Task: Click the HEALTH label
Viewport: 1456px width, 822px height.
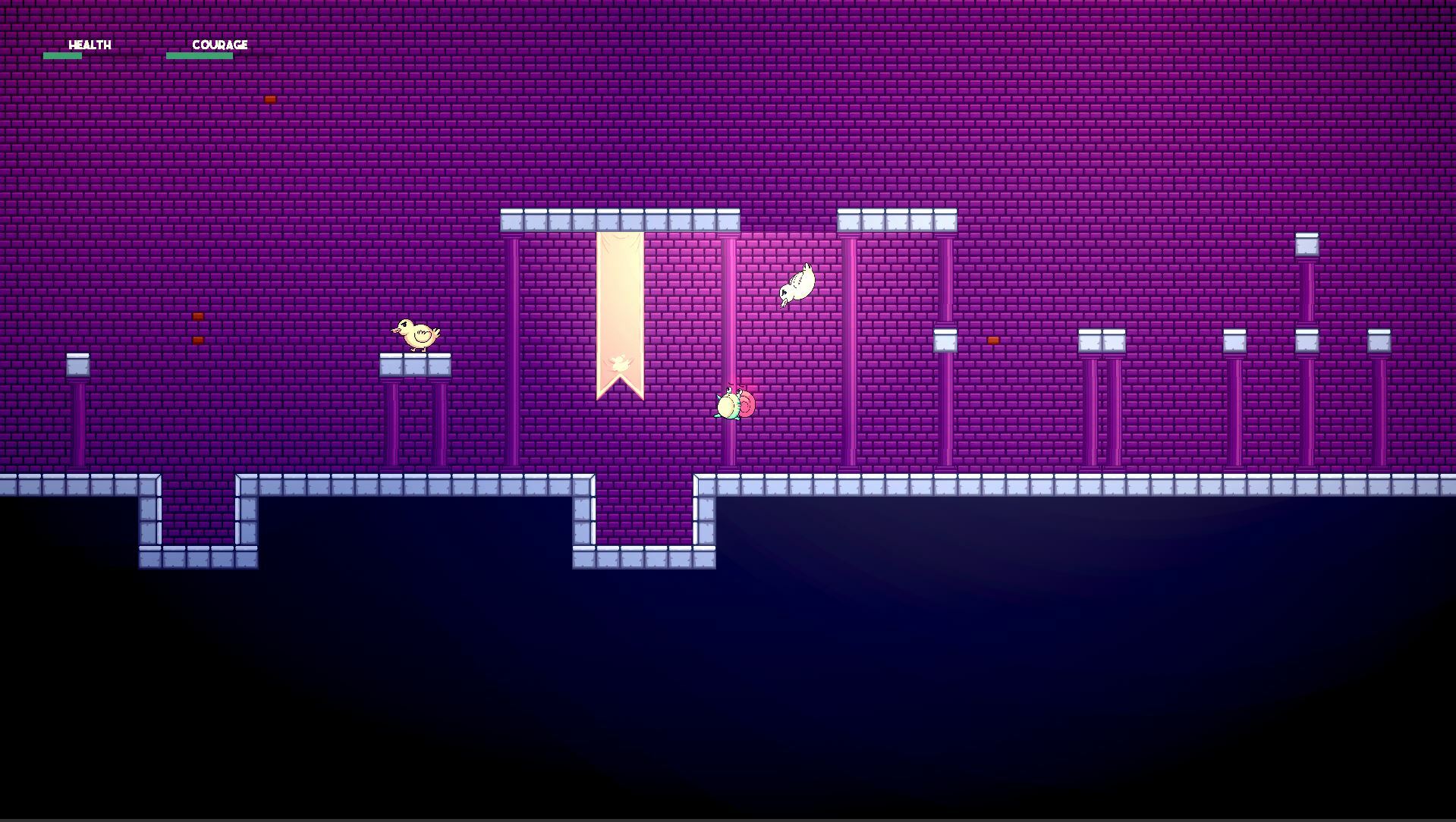Action: point(89,45)
